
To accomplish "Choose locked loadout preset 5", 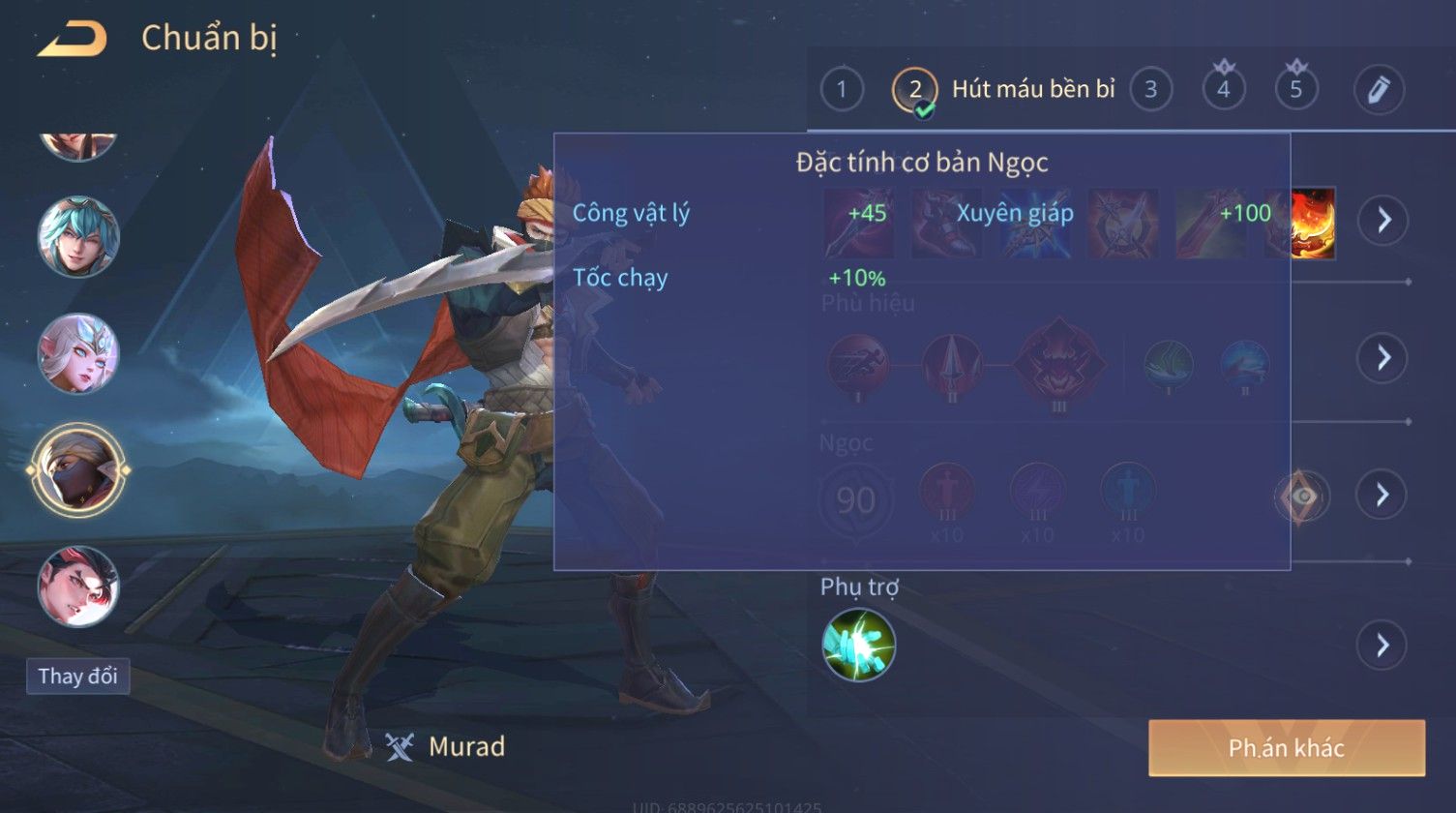I will (1296, 90).
